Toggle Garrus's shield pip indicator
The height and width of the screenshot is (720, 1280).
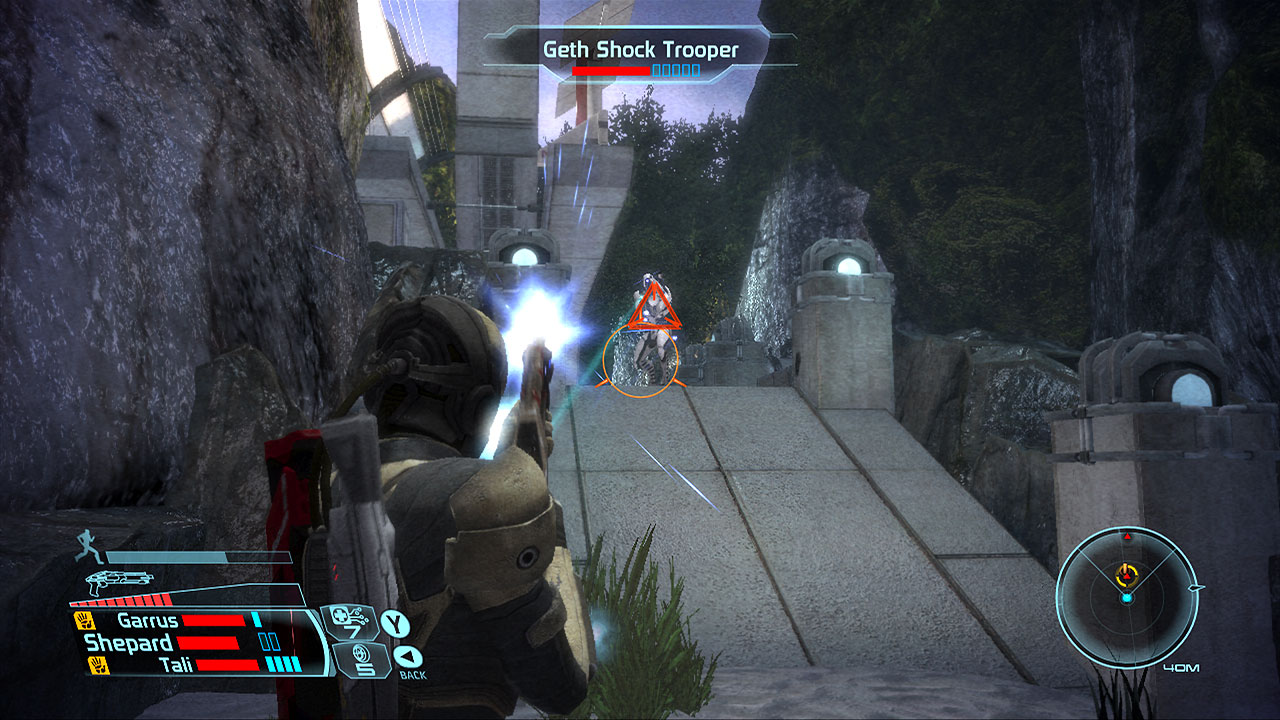pos(255,619)
